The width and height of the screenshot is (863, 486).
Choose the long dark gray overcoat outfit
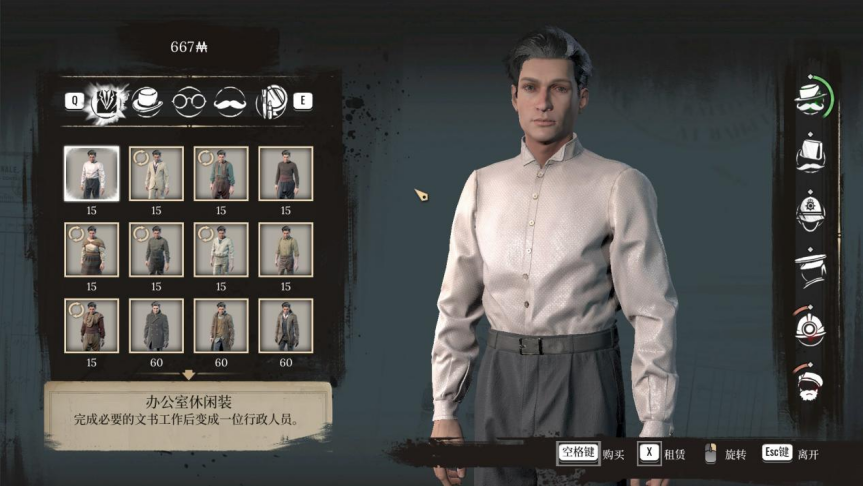(156, 325)
